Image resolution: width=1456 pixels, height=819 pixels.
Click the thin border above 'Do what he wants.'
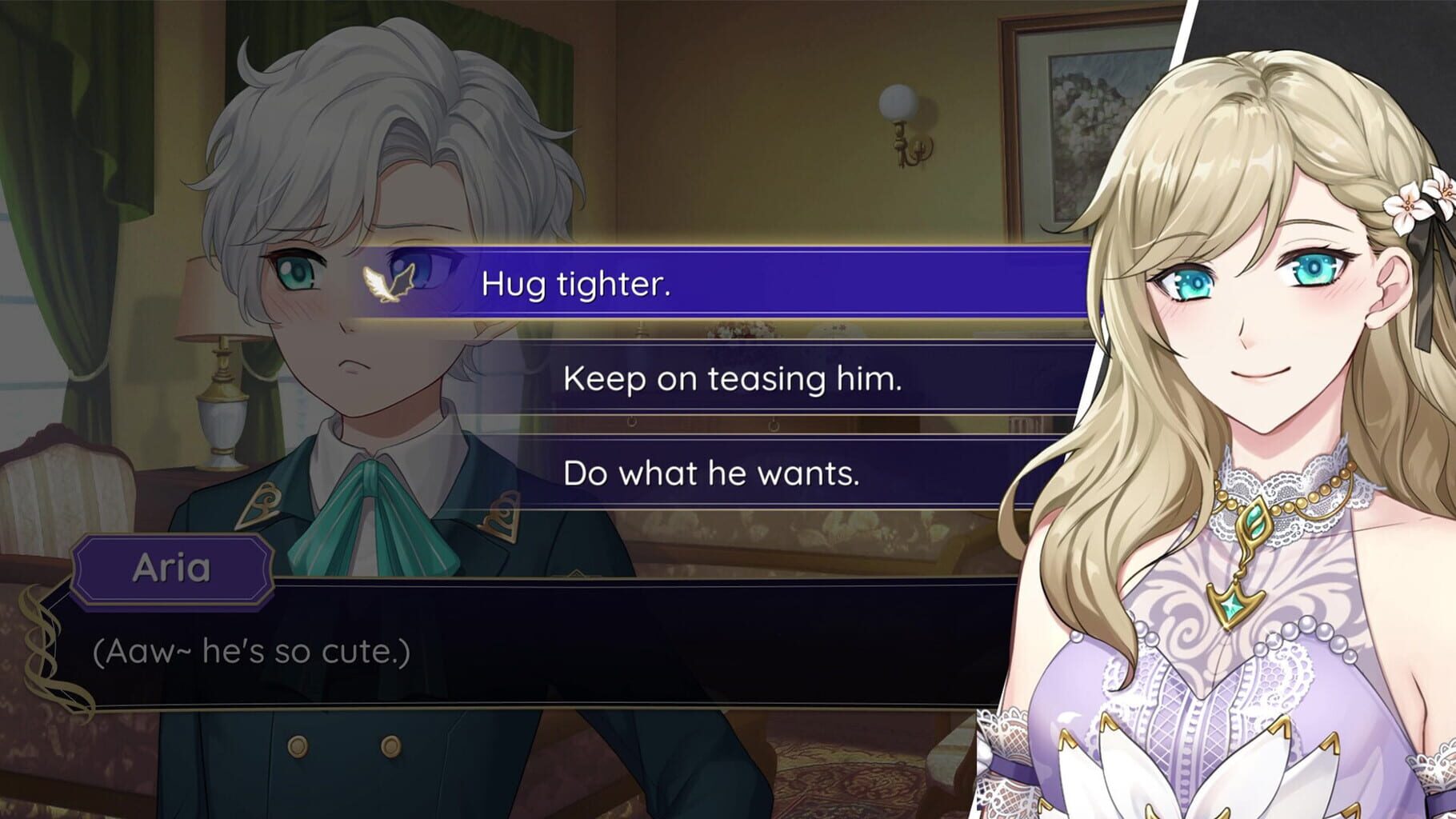click(720, 438)
